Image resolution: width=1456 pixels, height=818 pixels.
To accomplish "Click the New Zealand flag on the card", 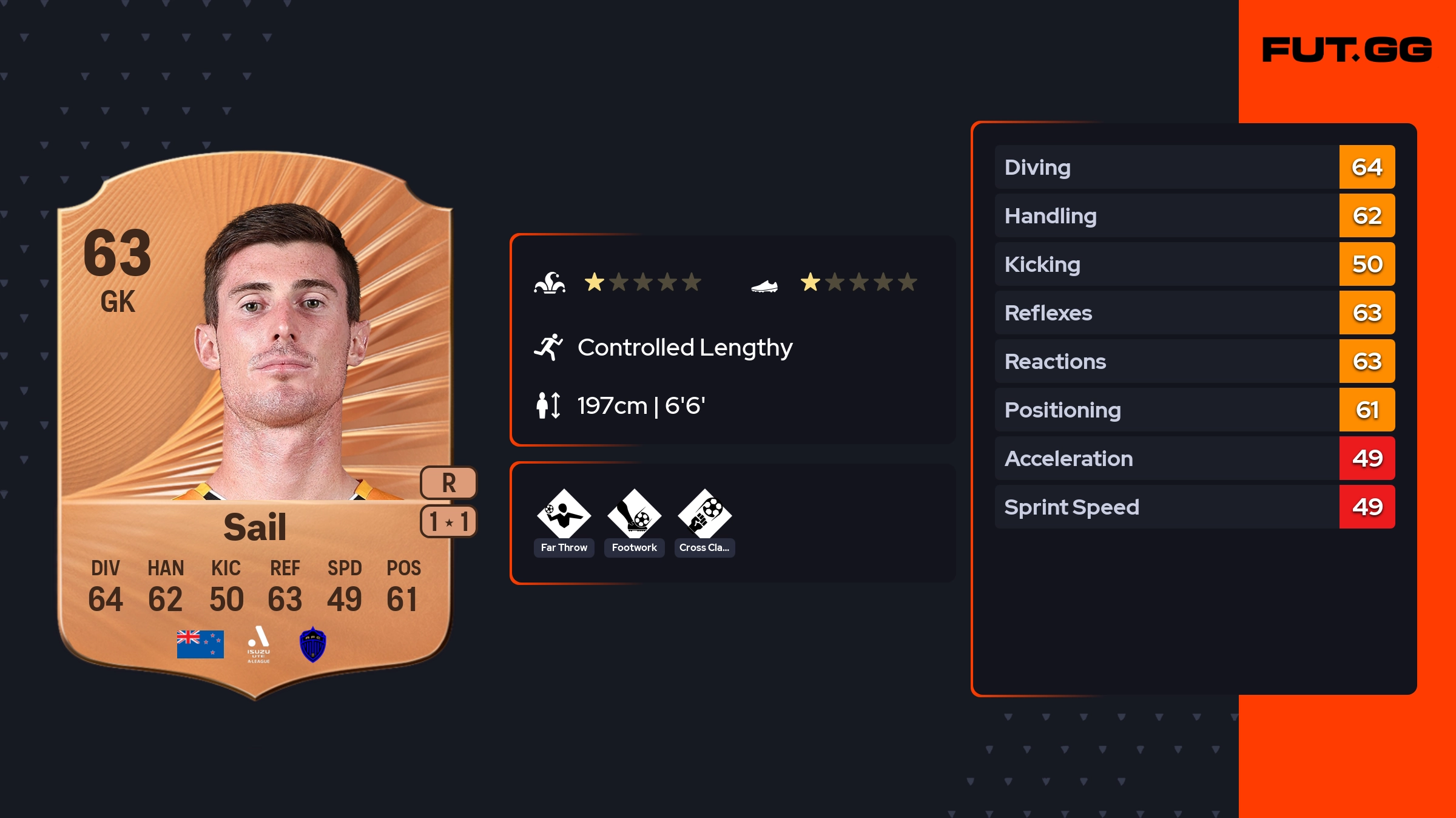I will 200,644.
